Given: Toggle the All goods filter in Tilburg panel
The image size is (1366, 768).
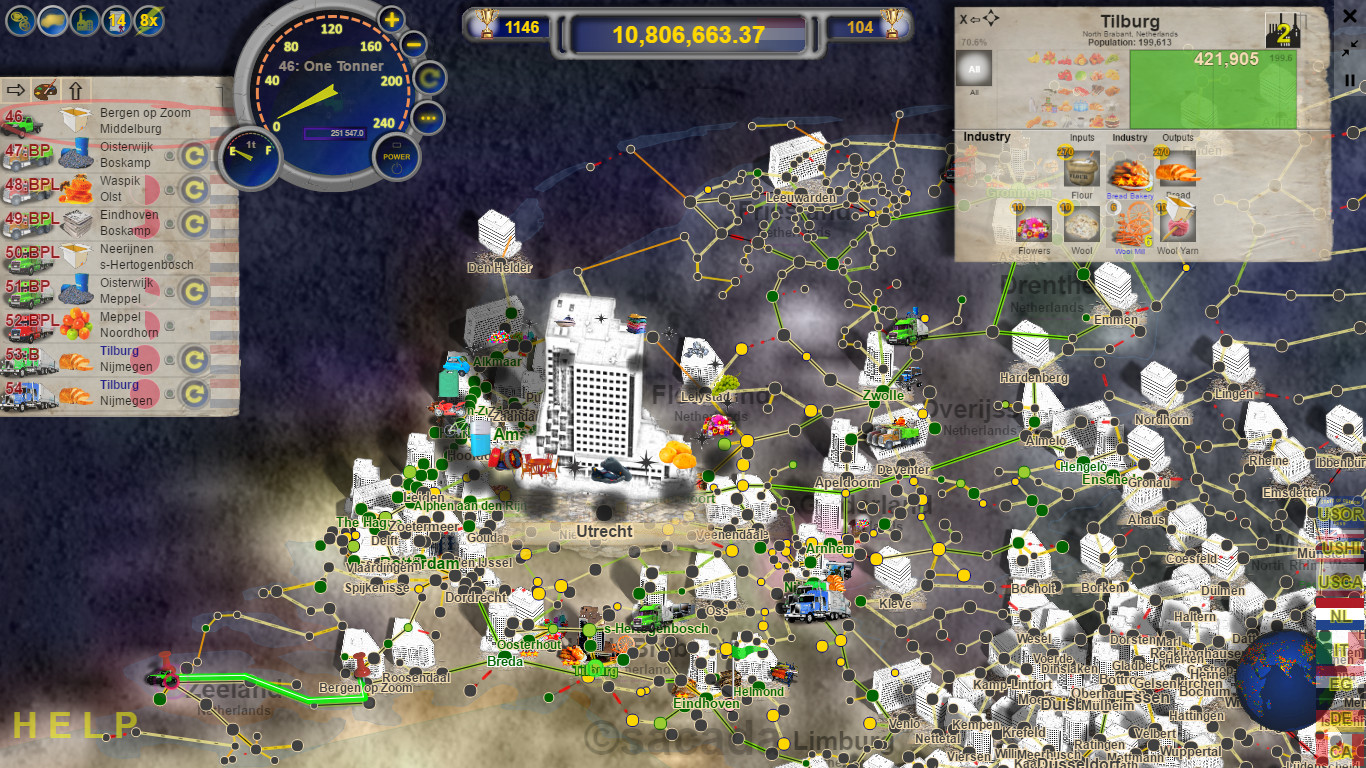Looking at the screenshot, I should click(974, 66).
